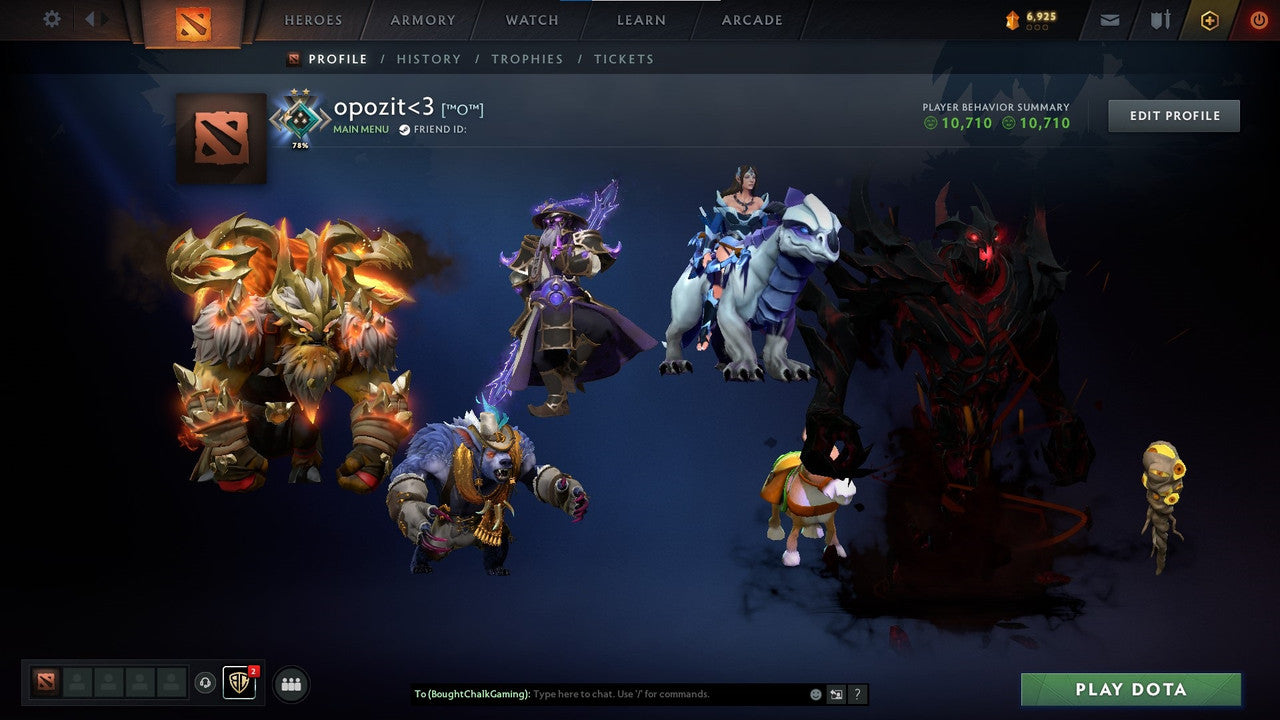1280x720 pixels.
Task: Click the EDIT PROFILE button
Action: point(1173,115)
